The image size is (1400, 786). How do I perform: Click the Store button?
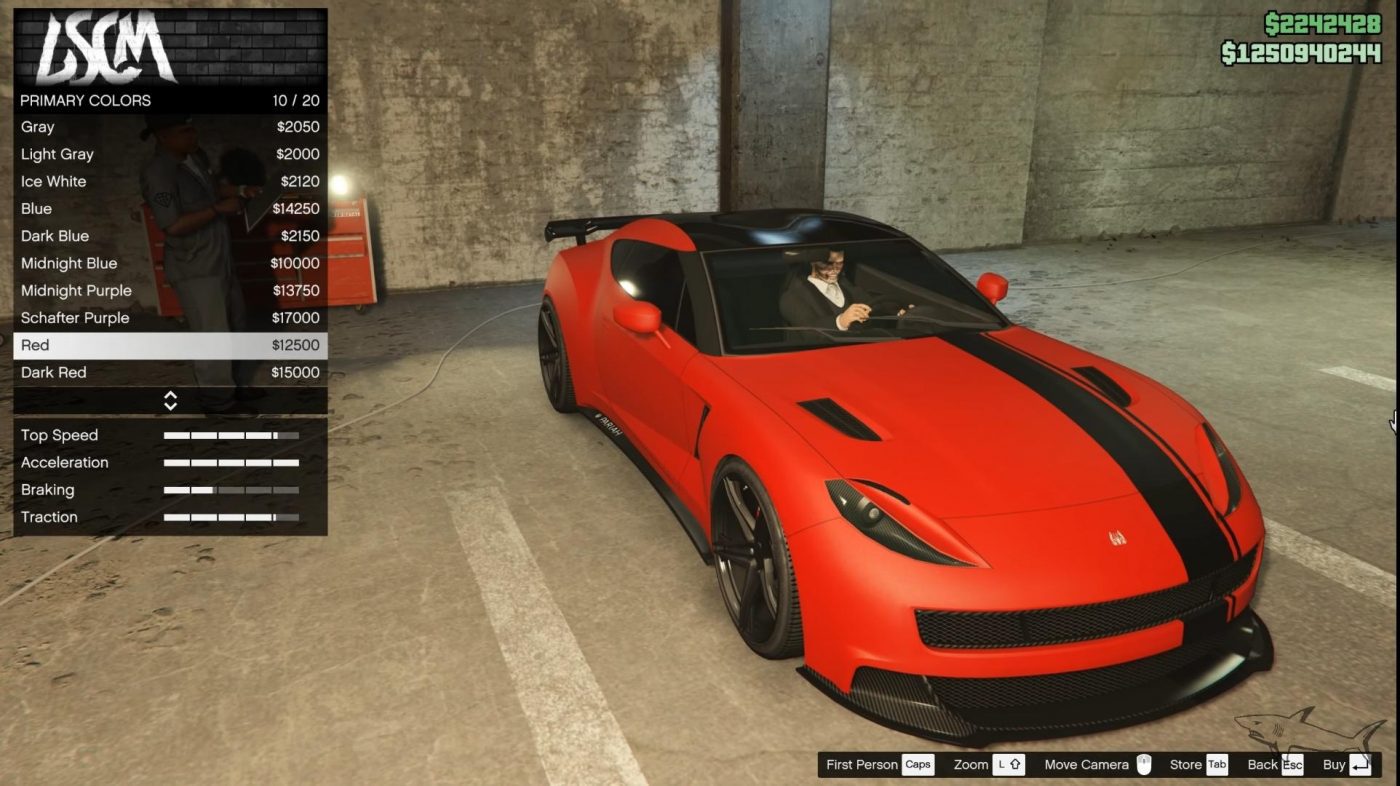(1186, 764)
